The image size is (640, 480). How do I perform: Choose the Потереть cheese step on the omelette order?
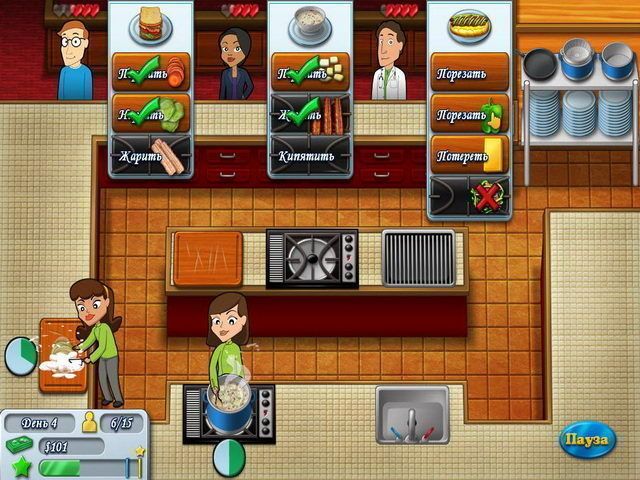470,154
